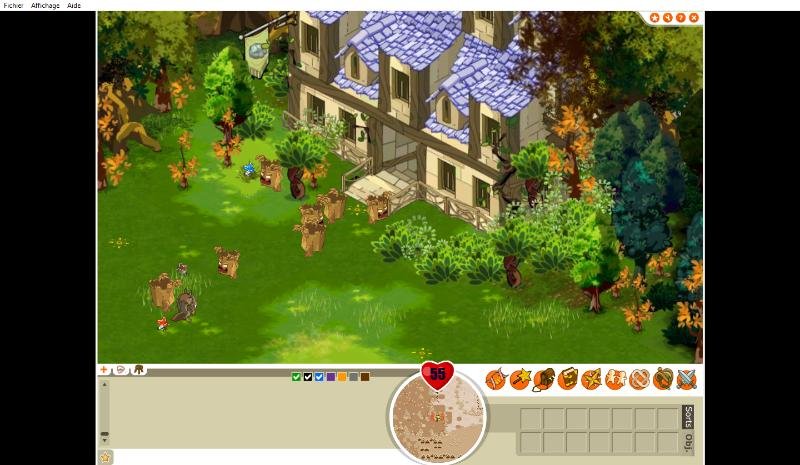This screenshot has height=465, width=800.
Task: Click the star button in top-right corner
Action: (x=655, y=17)
